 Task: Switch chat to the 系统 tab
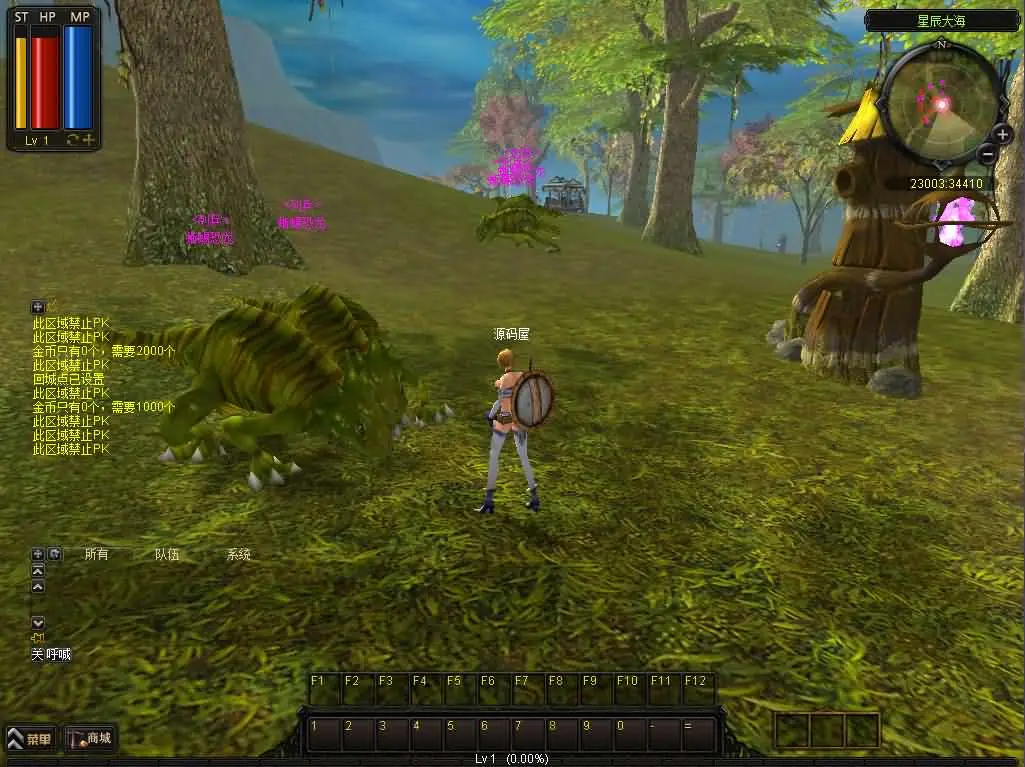pos(239,554)
